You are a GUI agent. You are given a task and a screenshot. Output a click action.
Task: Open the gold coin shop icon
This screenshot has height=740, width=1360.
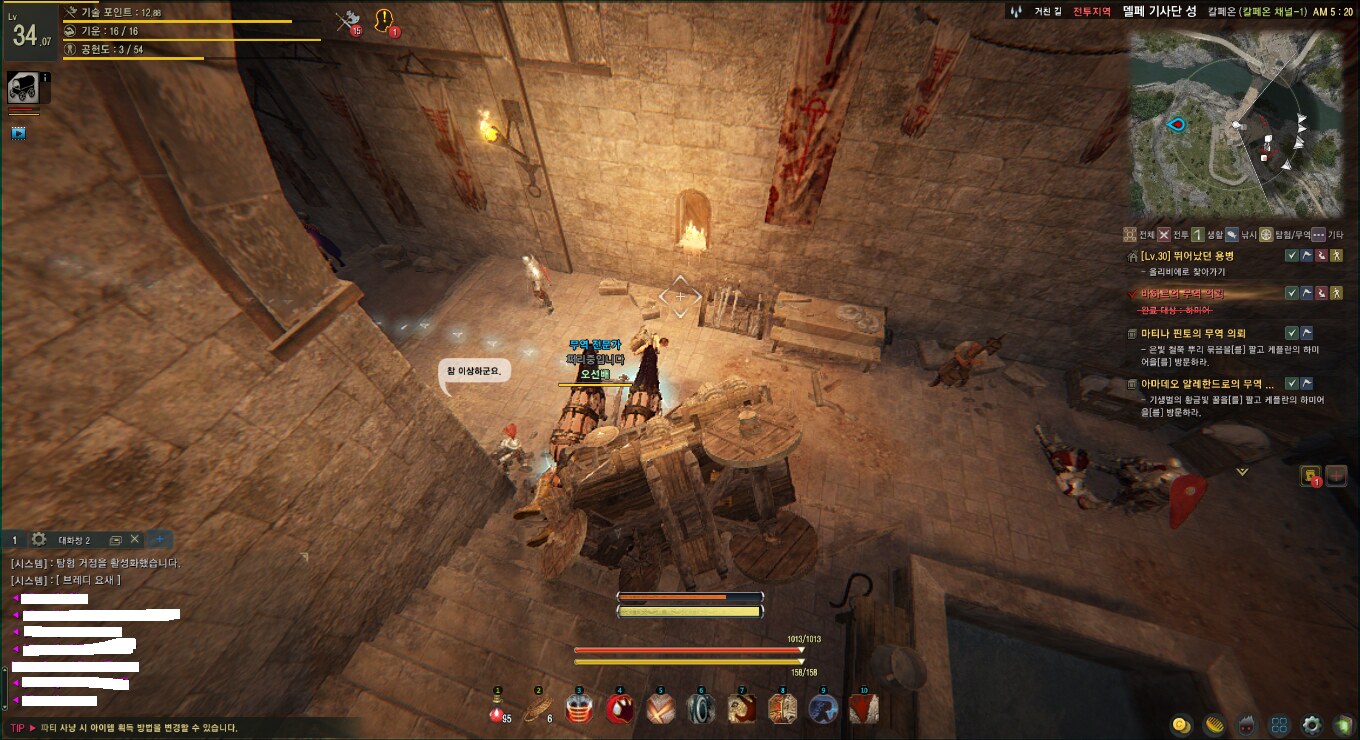1181,725
